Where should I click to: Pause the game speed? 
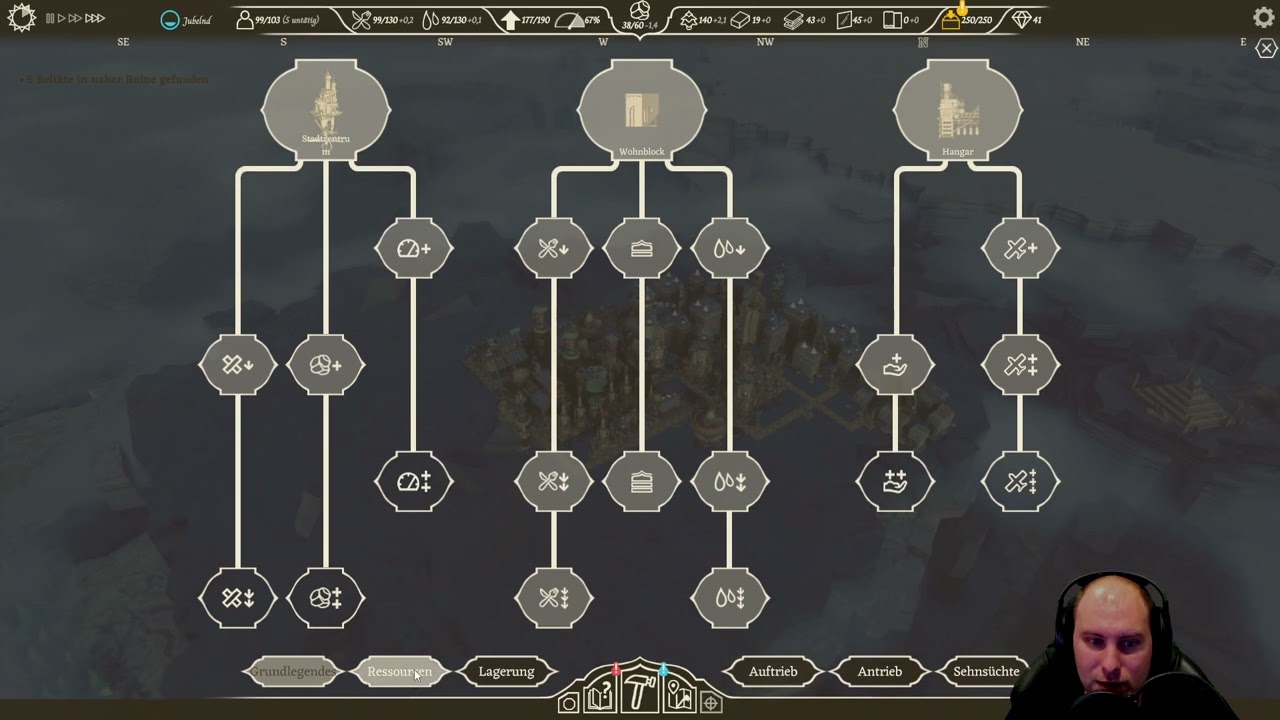pos(50,18)
